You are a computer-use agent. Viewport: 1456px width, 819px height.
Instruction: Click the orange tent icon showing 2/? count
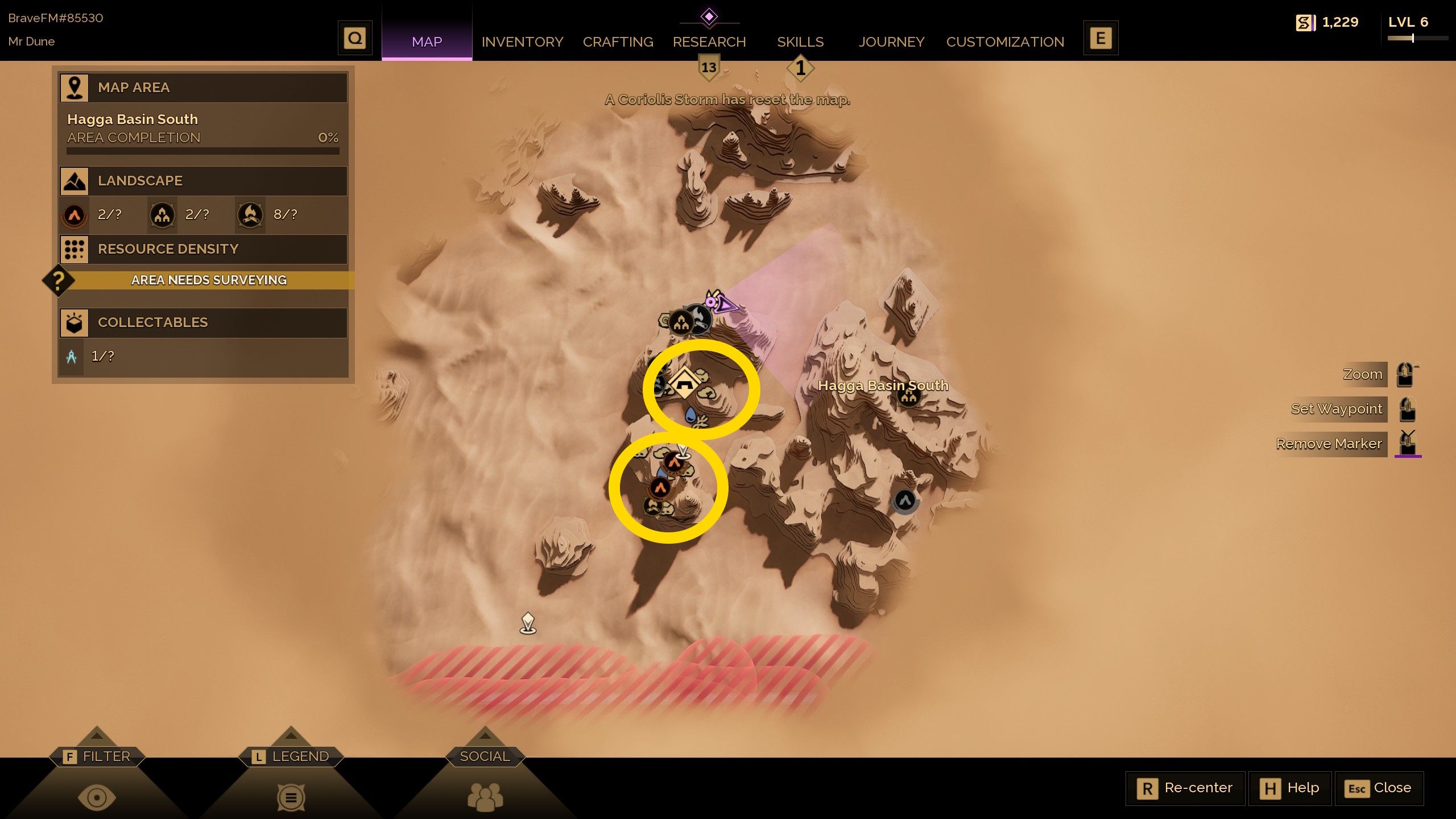(x=74, y=215)
